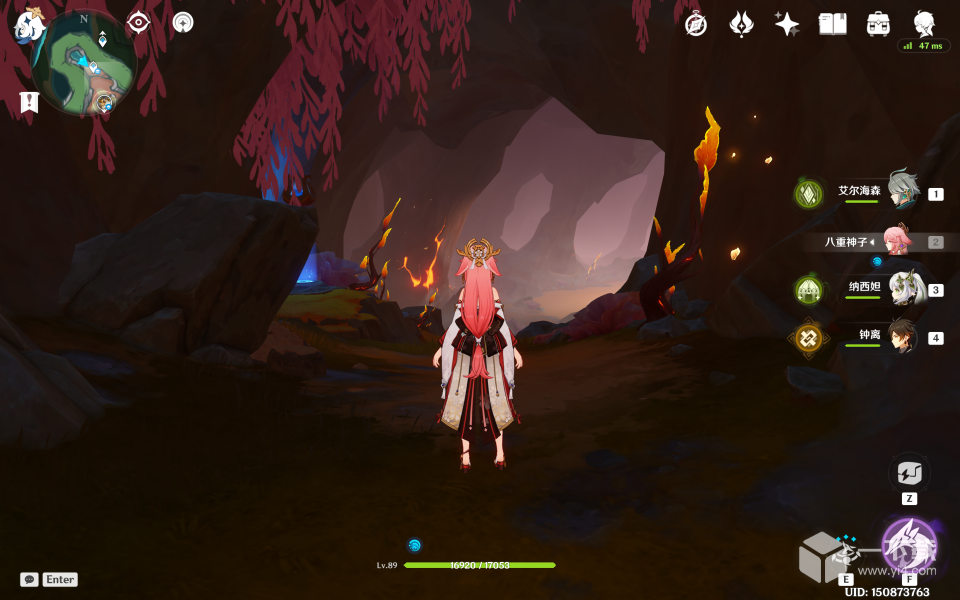This screenshot has width=960, height=600.
Task: Open the winged battle pass icon
Action: 741,24
